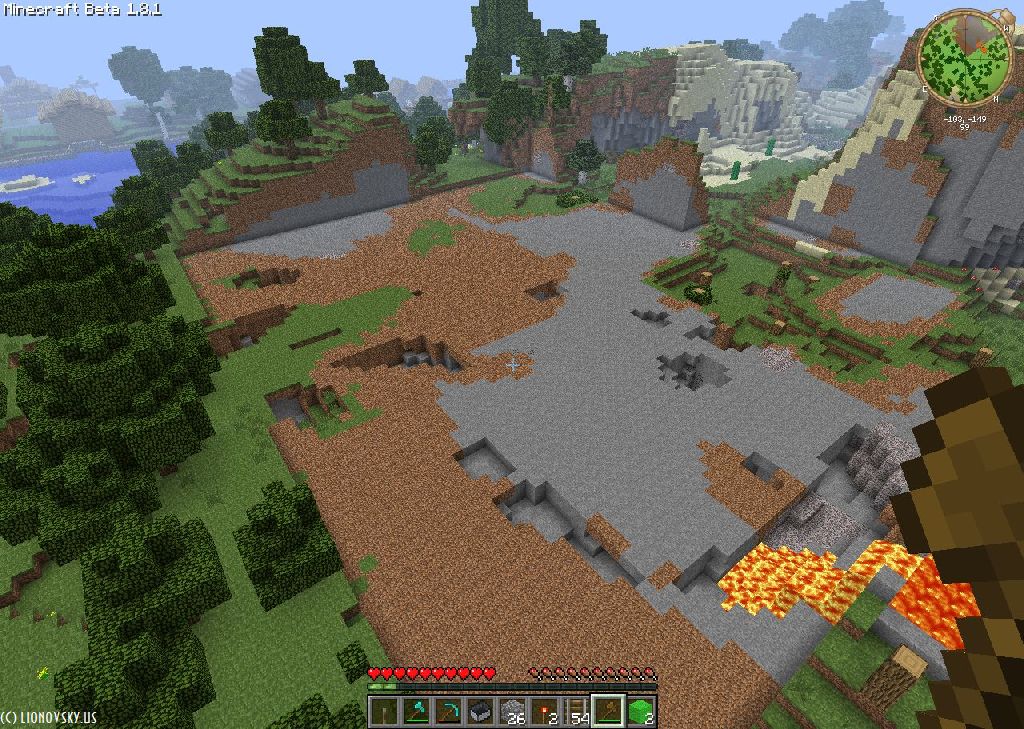This screenshot has height=729, width=1024.
Task: Select the first hotbar slot with the stick
Action: click(383, 711)
